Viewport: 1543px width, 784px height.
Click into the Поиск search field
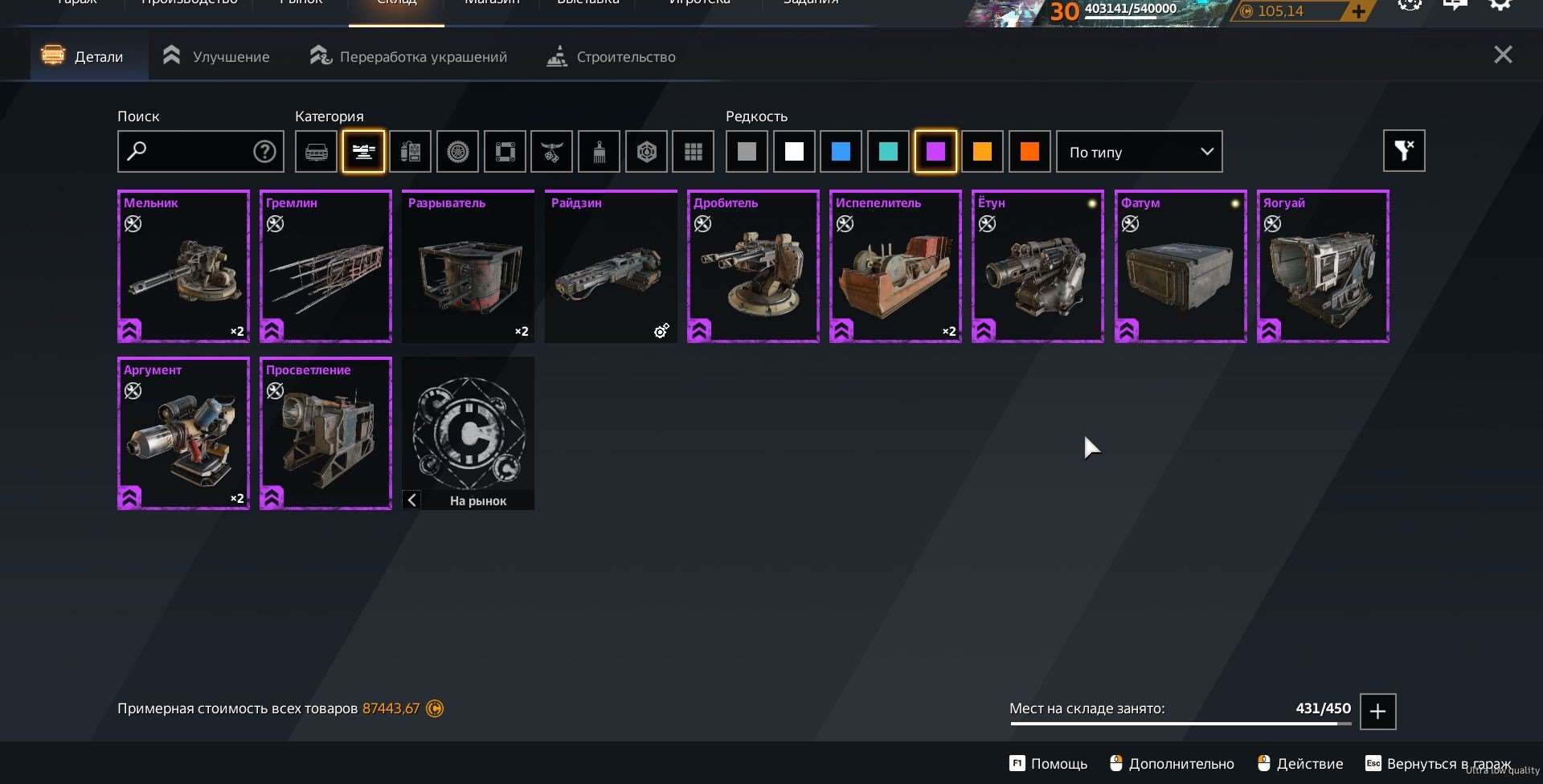[x=193, y=151]
